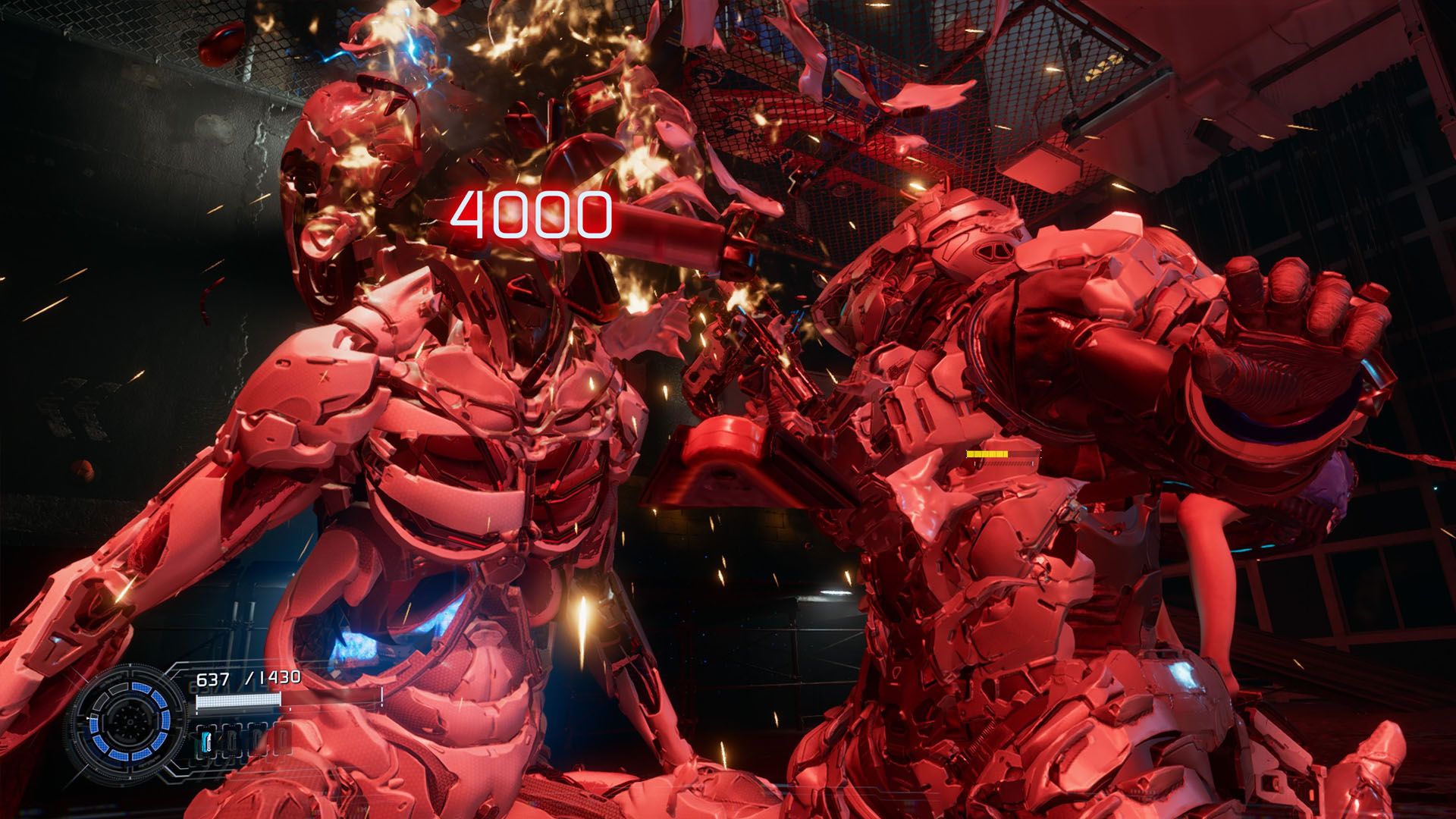This screenshot has height=819, width=1456.
Task: Click the health bar tick marker
Action: click(290, 708)
